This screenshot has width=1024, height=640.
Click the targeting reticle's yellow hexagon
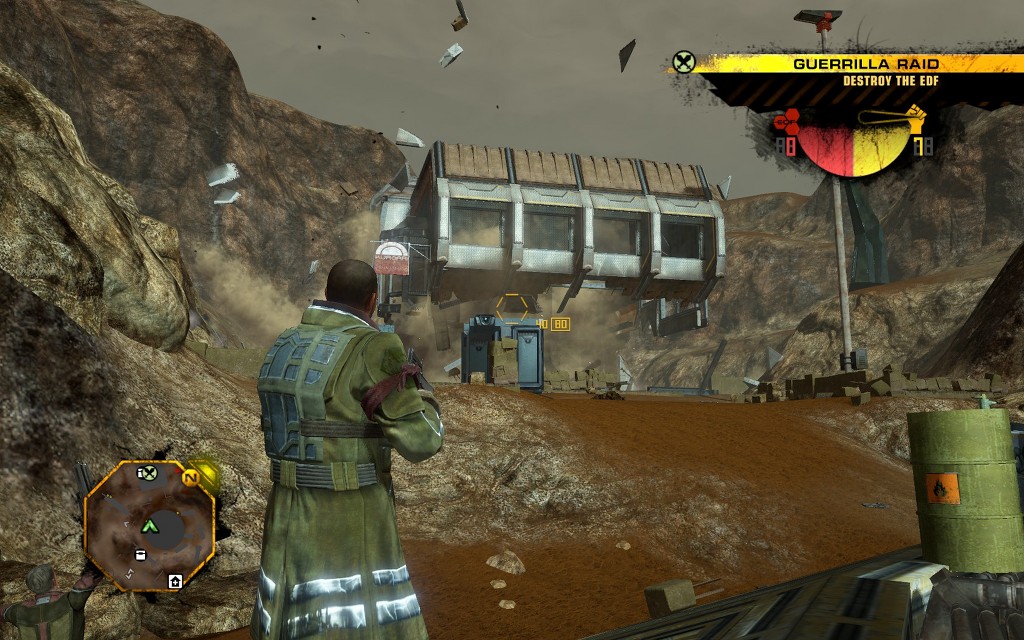tap(513, 307)
